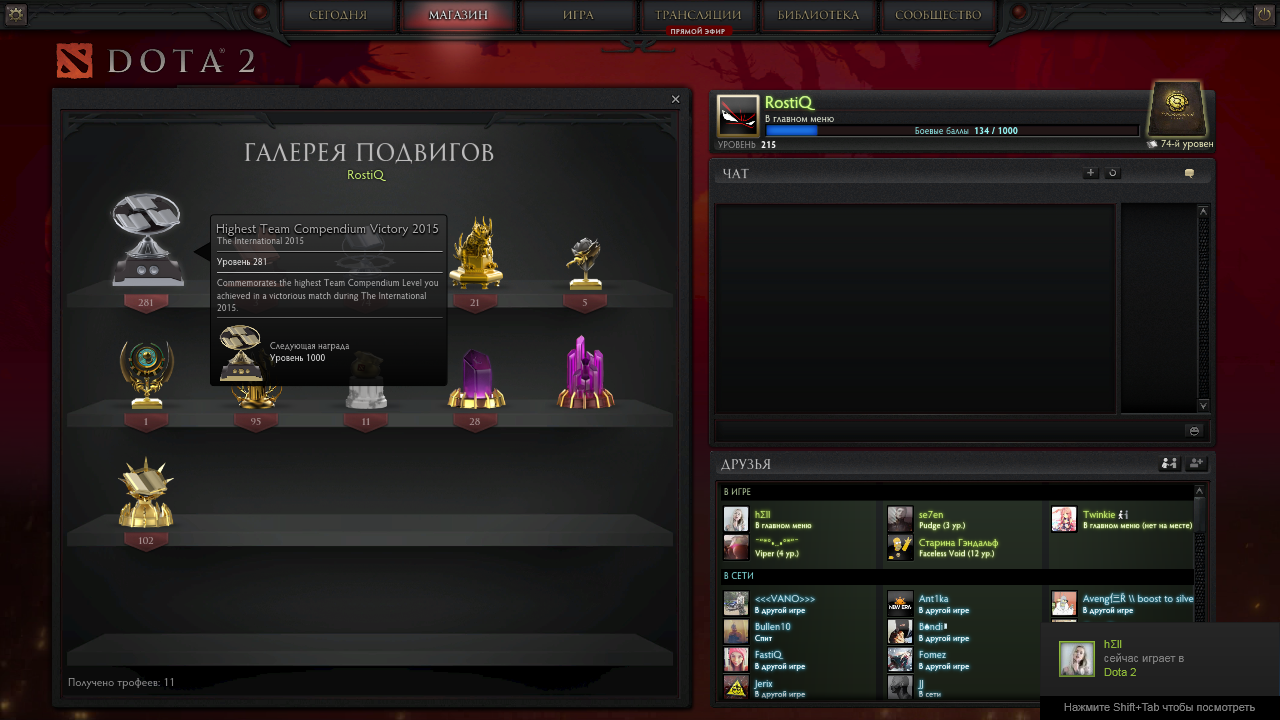
Task: Click the add friend button
Action: pos(1196,464)
